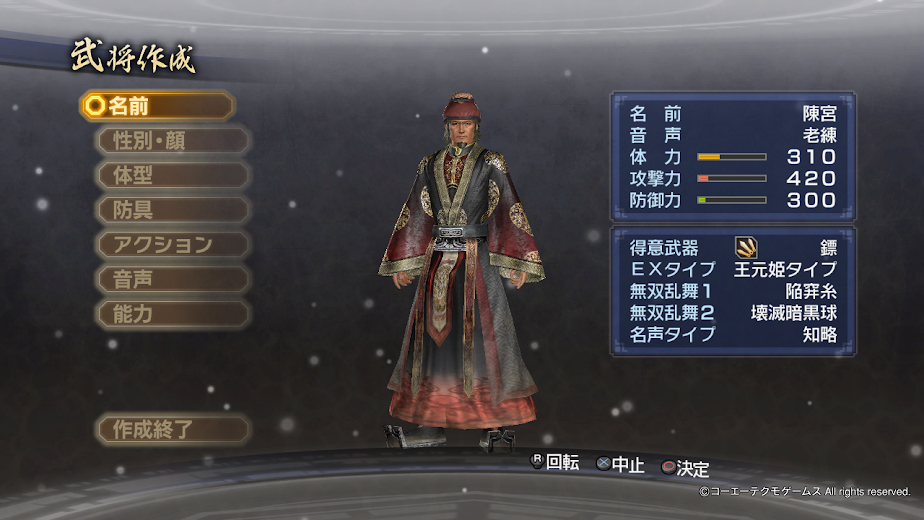The width and height of the screenshot is (924, 520).
Task: Select the 名前 (Name) menu entry
Action: 157,106
